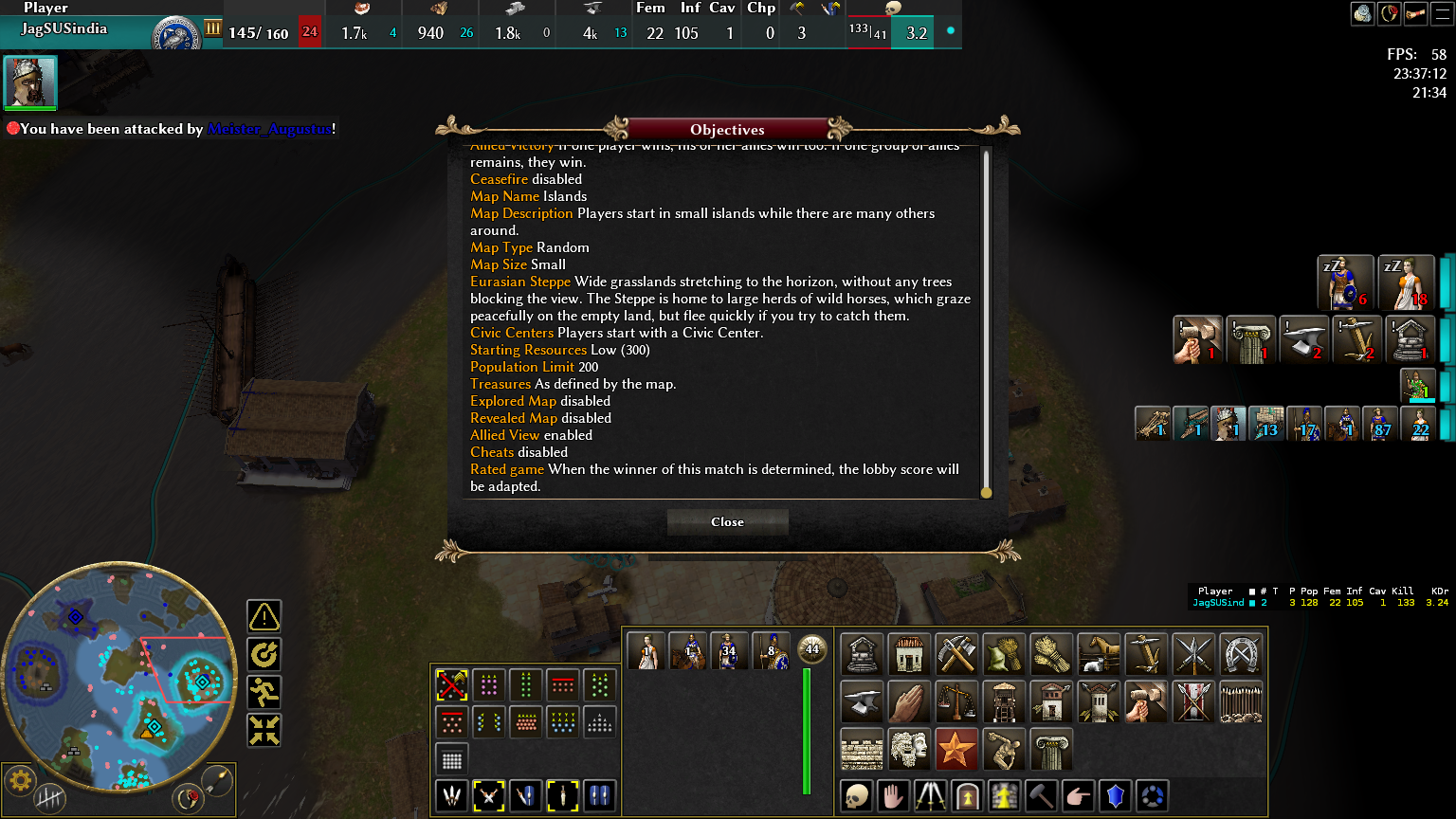1456x819 pixels.
Task: Open the gear settings button by minimap
Action: (20, 781)
